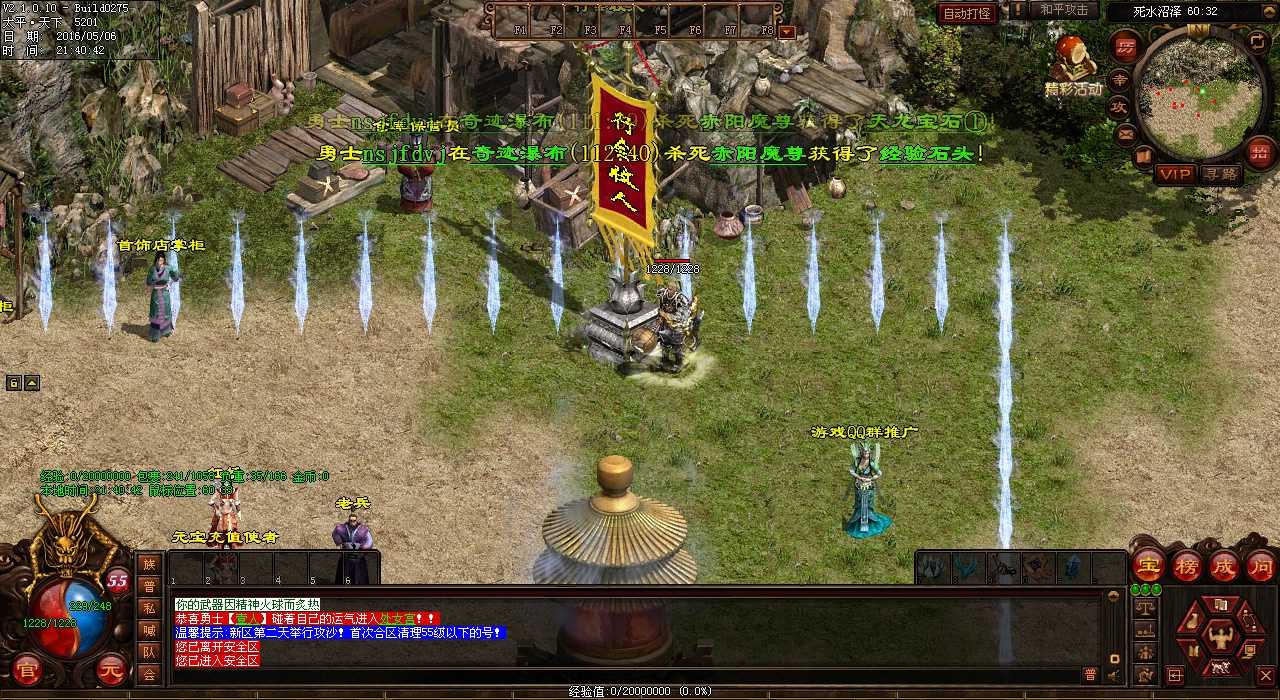1280x700 pixels.
Task: Show the 榜 rankings
Action: point(1187,565)
